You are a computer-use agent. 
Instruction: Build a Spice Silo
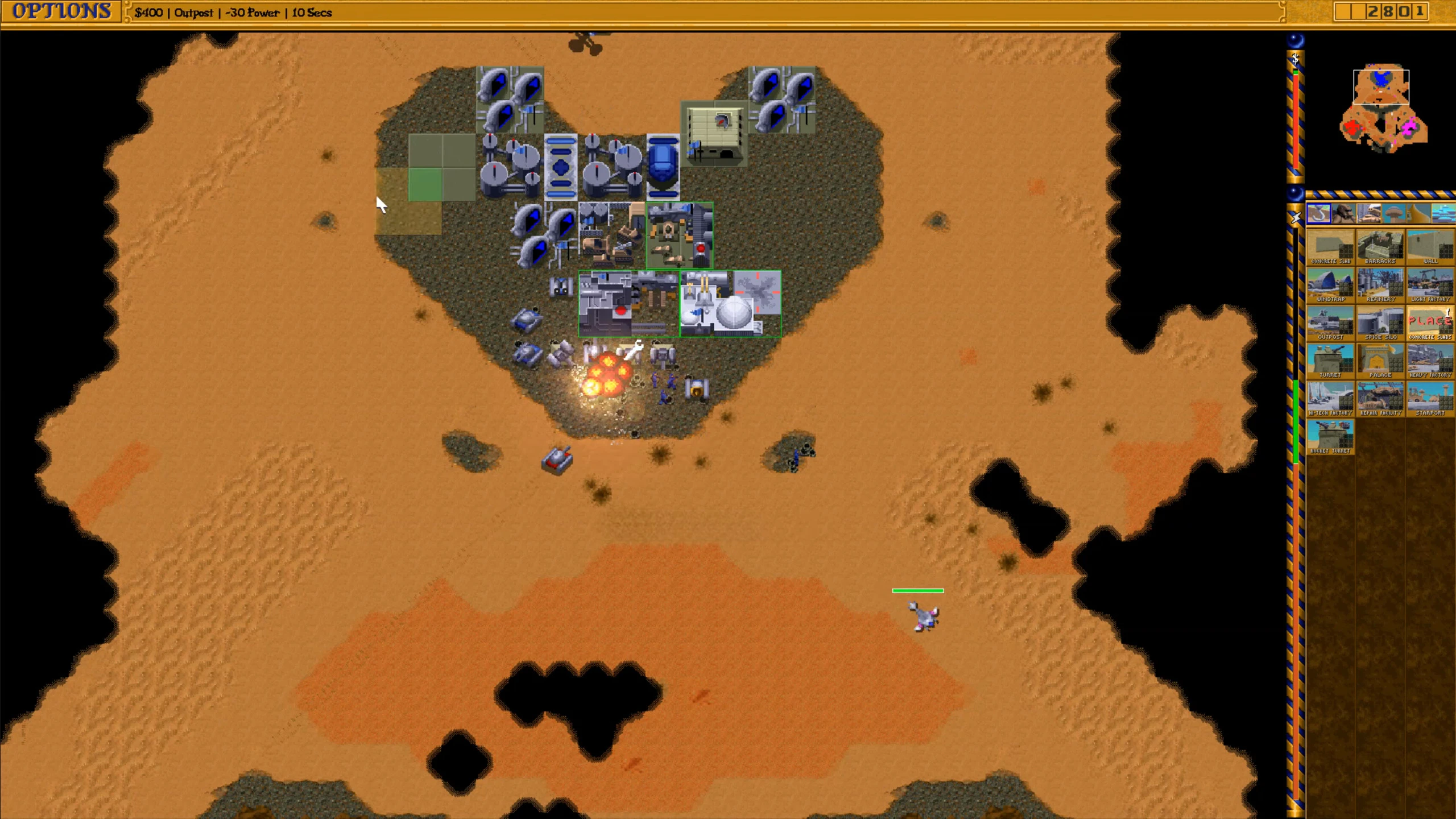tap(1380, 323)
